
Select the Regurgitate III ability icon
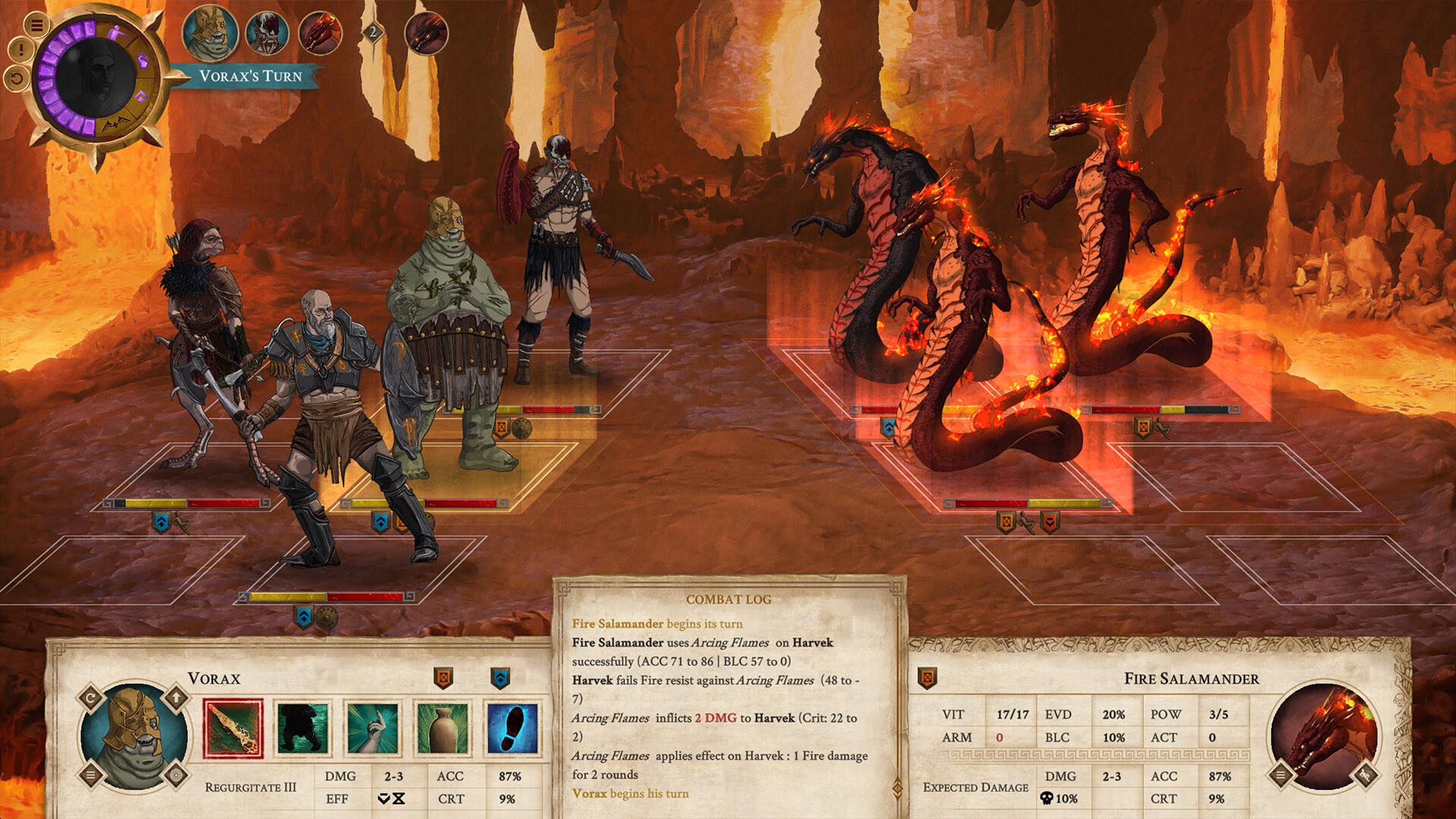(234, 728)
